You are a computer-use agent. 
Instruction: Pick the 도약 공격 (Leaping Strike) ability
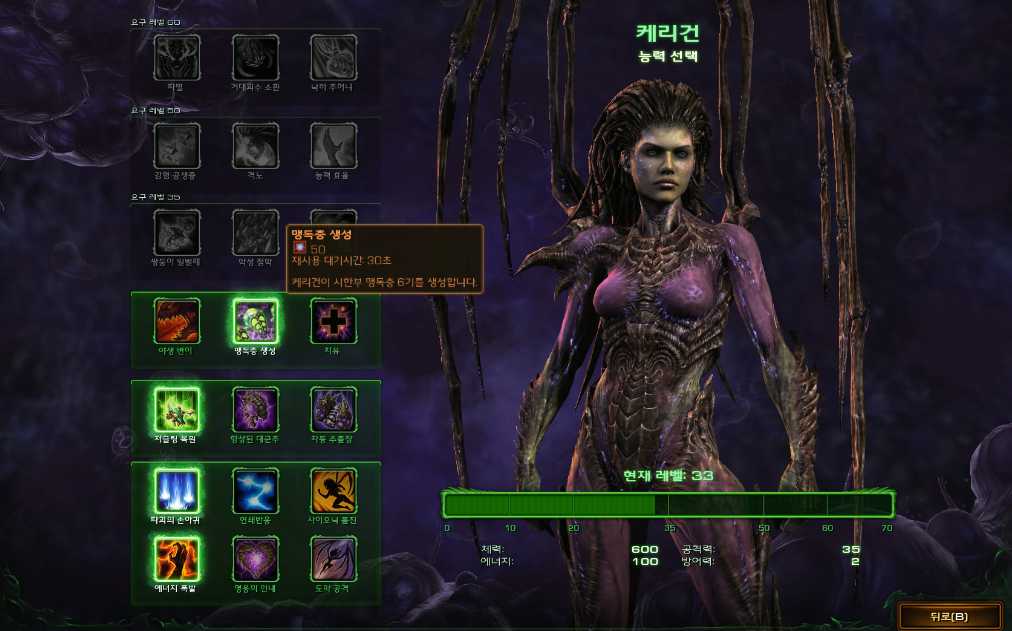pos(333,558)
